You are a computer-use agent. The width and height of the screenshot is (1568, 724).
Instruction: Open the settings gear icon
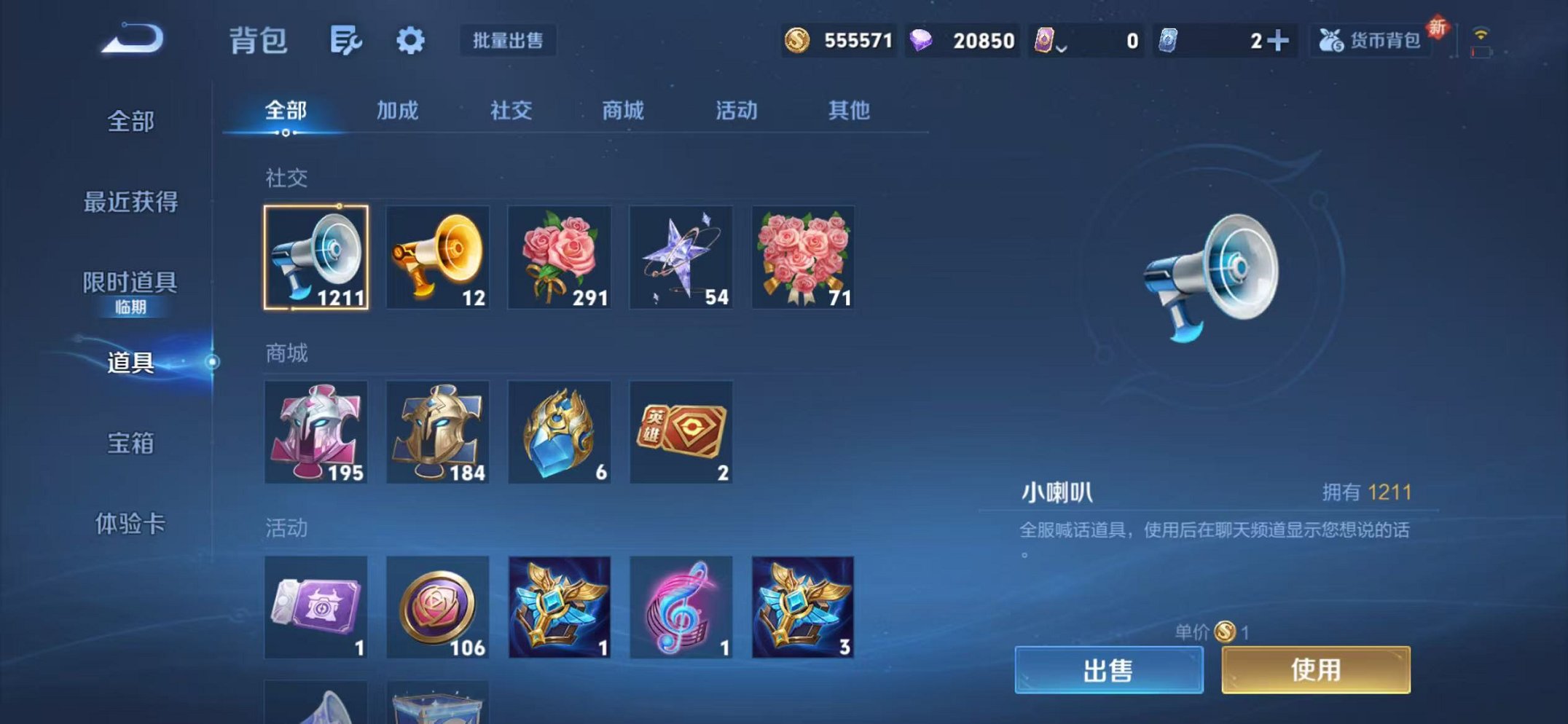[410, 42]
